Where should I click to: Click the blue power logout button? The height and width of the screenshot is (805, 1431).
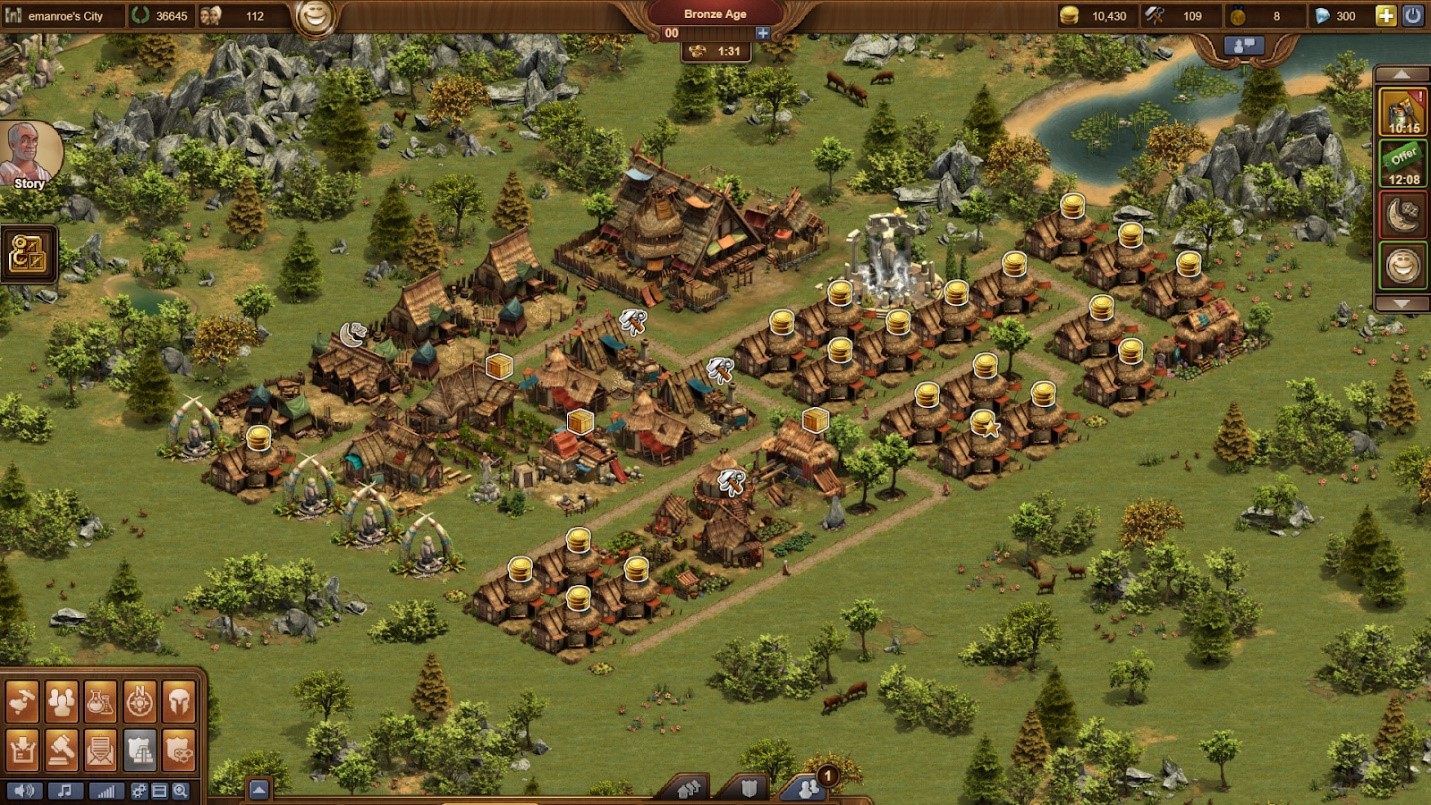click(x=1413, y=15)
